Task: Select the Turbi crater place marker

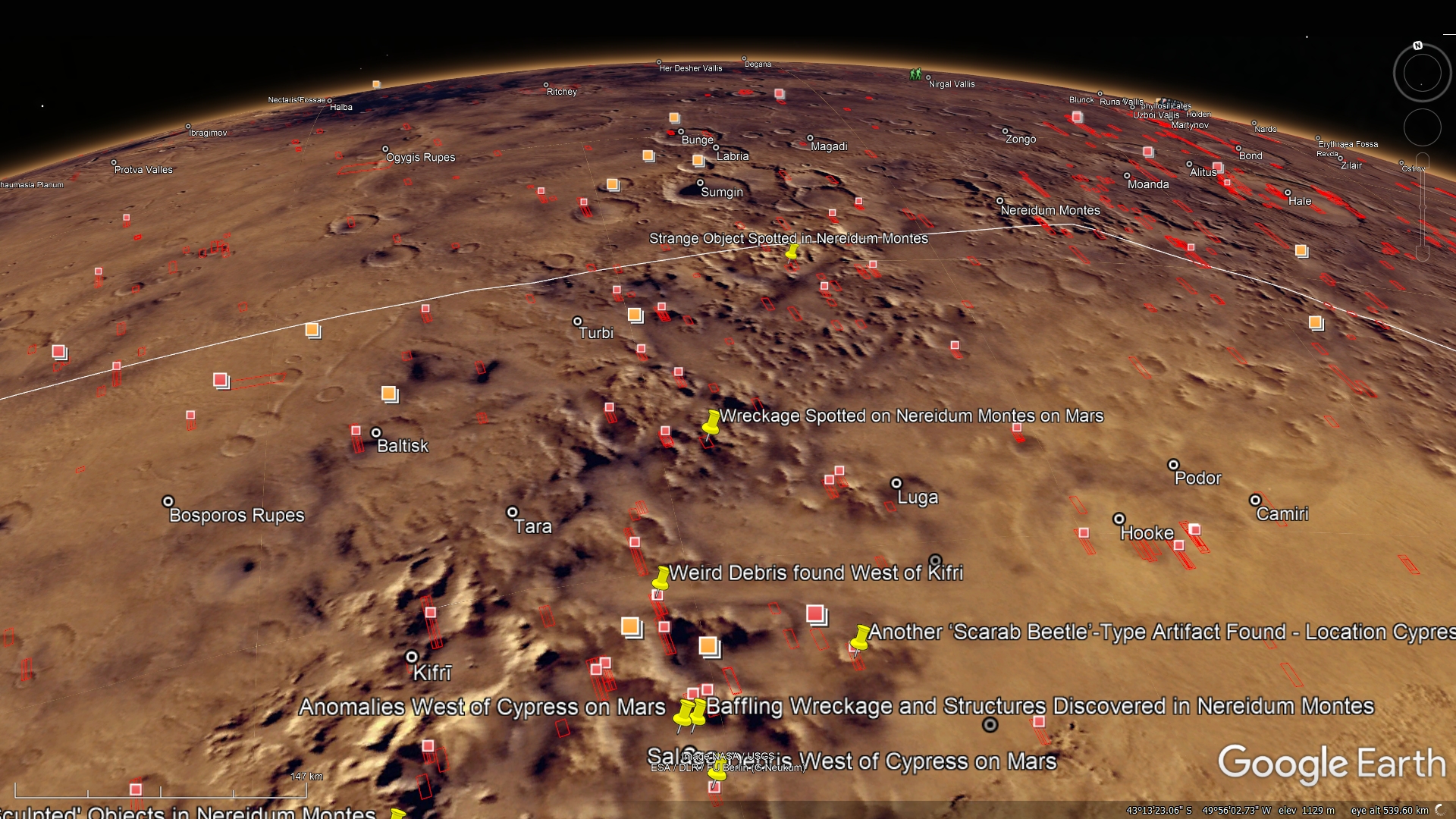Action: (578, 322)
